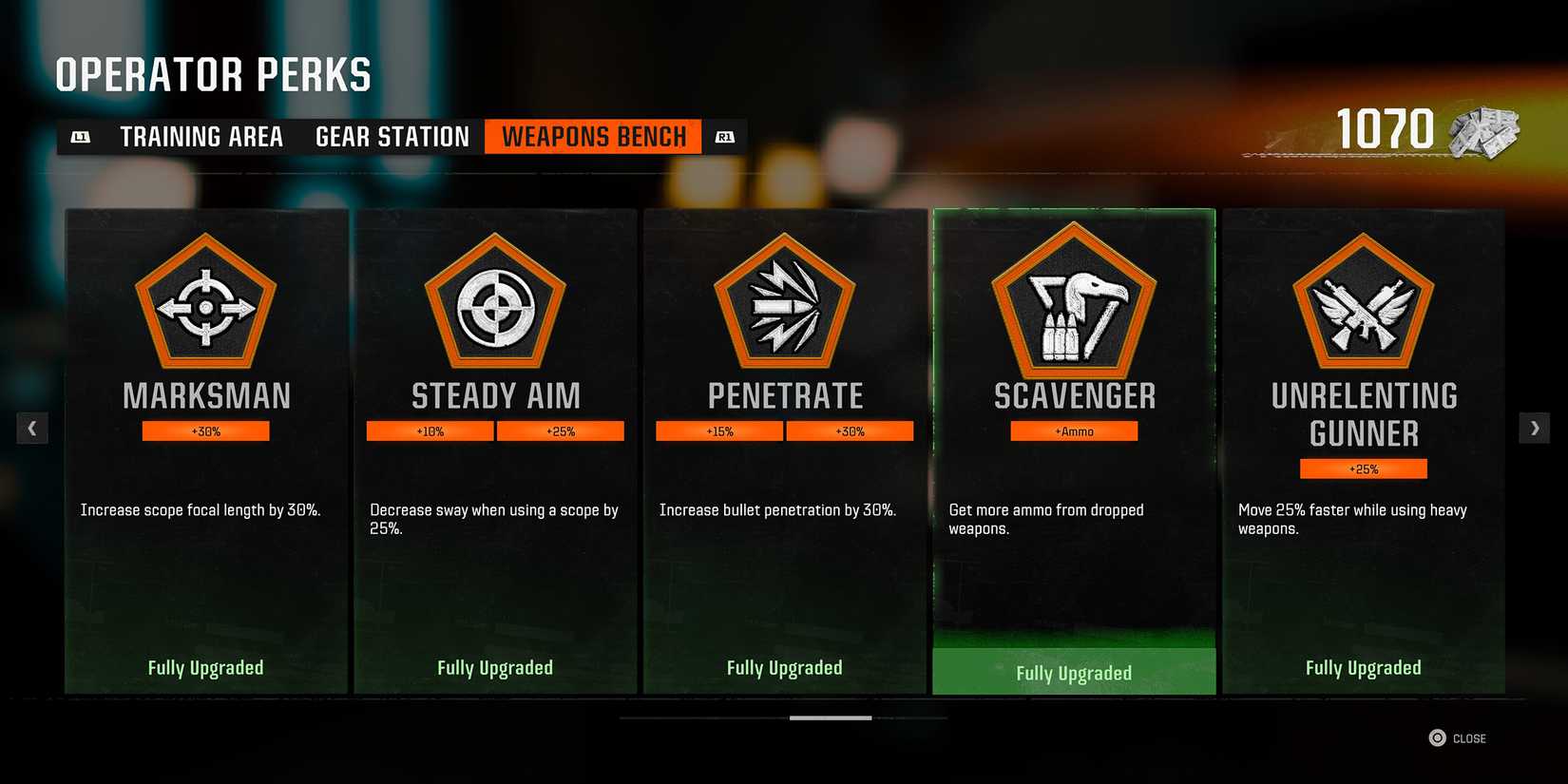The height and width of the screenshot is (784, 1568).
Task: Select the Marksman perk emblem
Action: [x=204, y=306]
